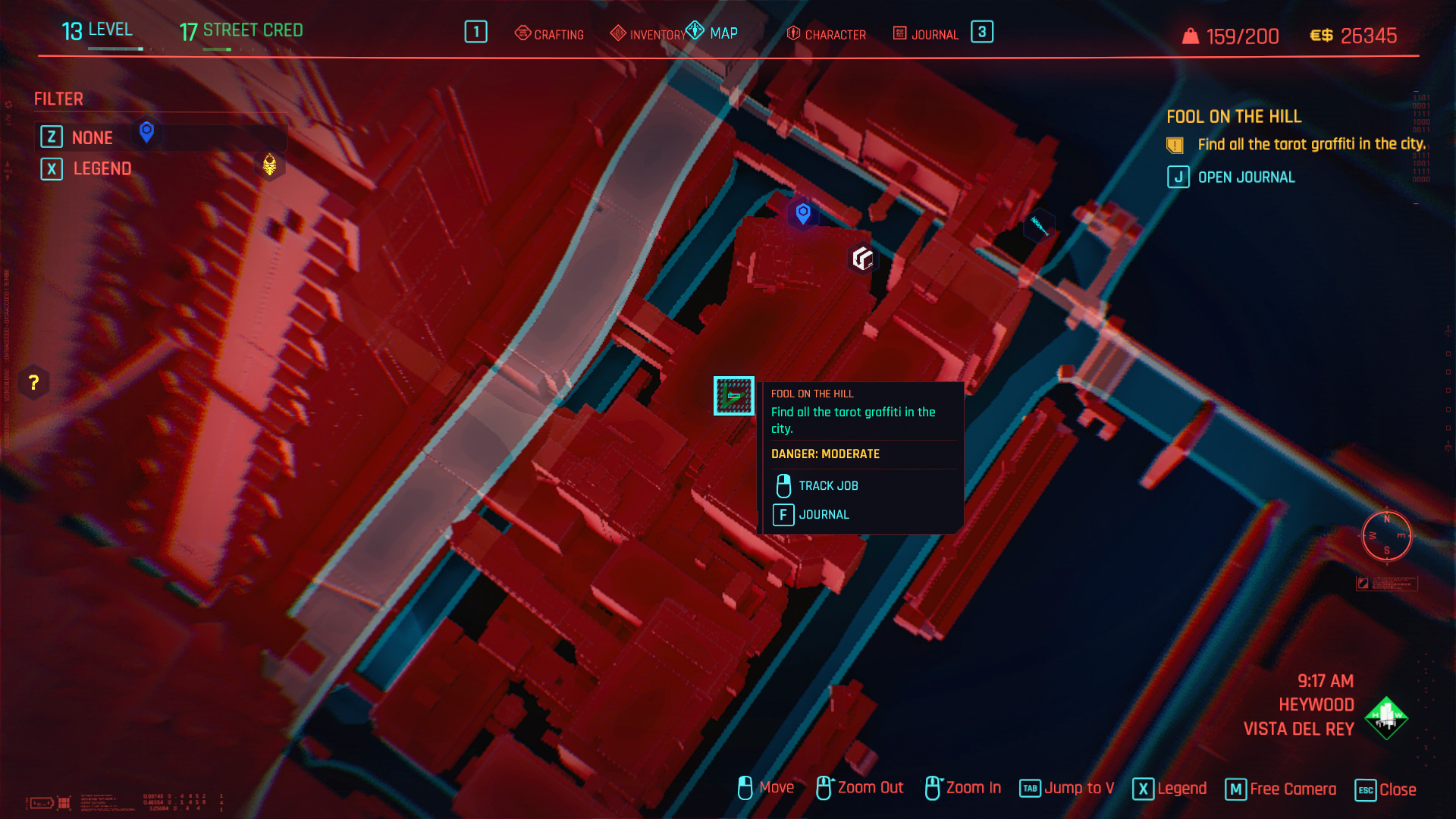This screenshot has width=1456, height=819.
Task: Select the white cube map marker
Action: click(862, 258)
